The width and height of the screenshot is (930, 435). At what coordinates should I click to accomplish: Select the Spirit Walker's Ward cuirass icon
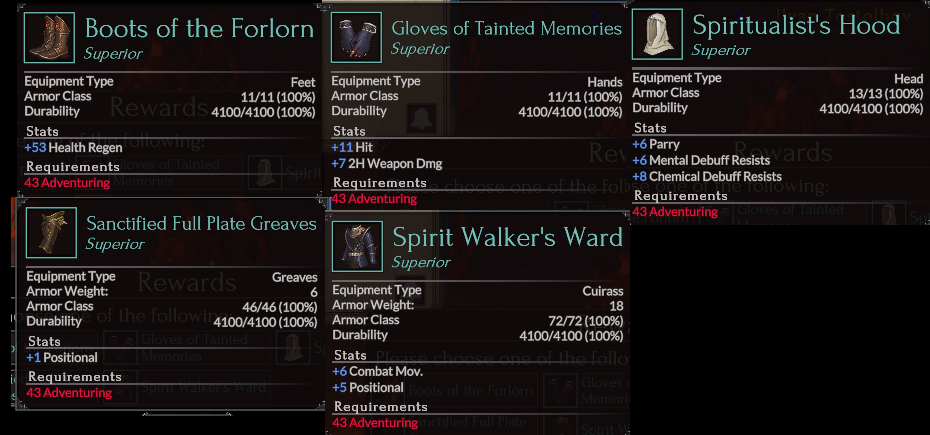[x=356, y=247]
